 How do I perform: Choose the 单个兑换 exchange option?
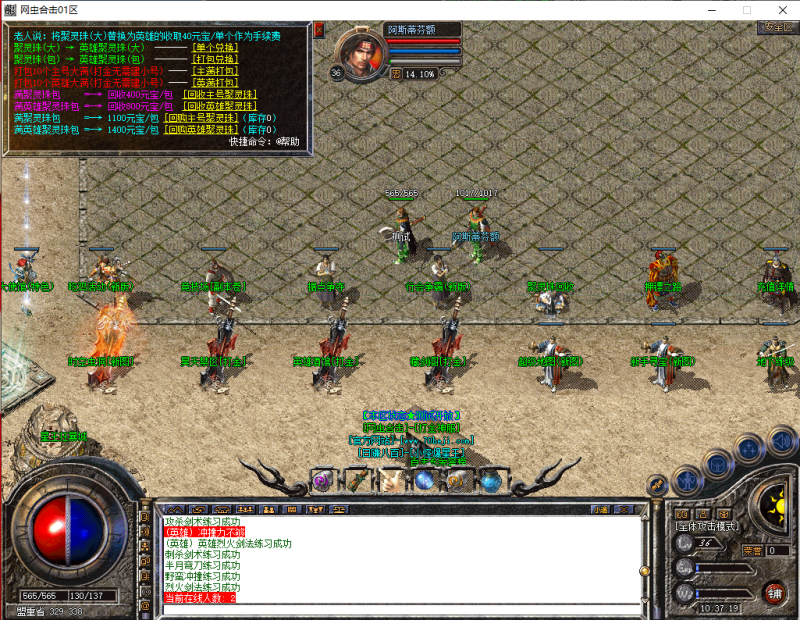coord(213,47)
